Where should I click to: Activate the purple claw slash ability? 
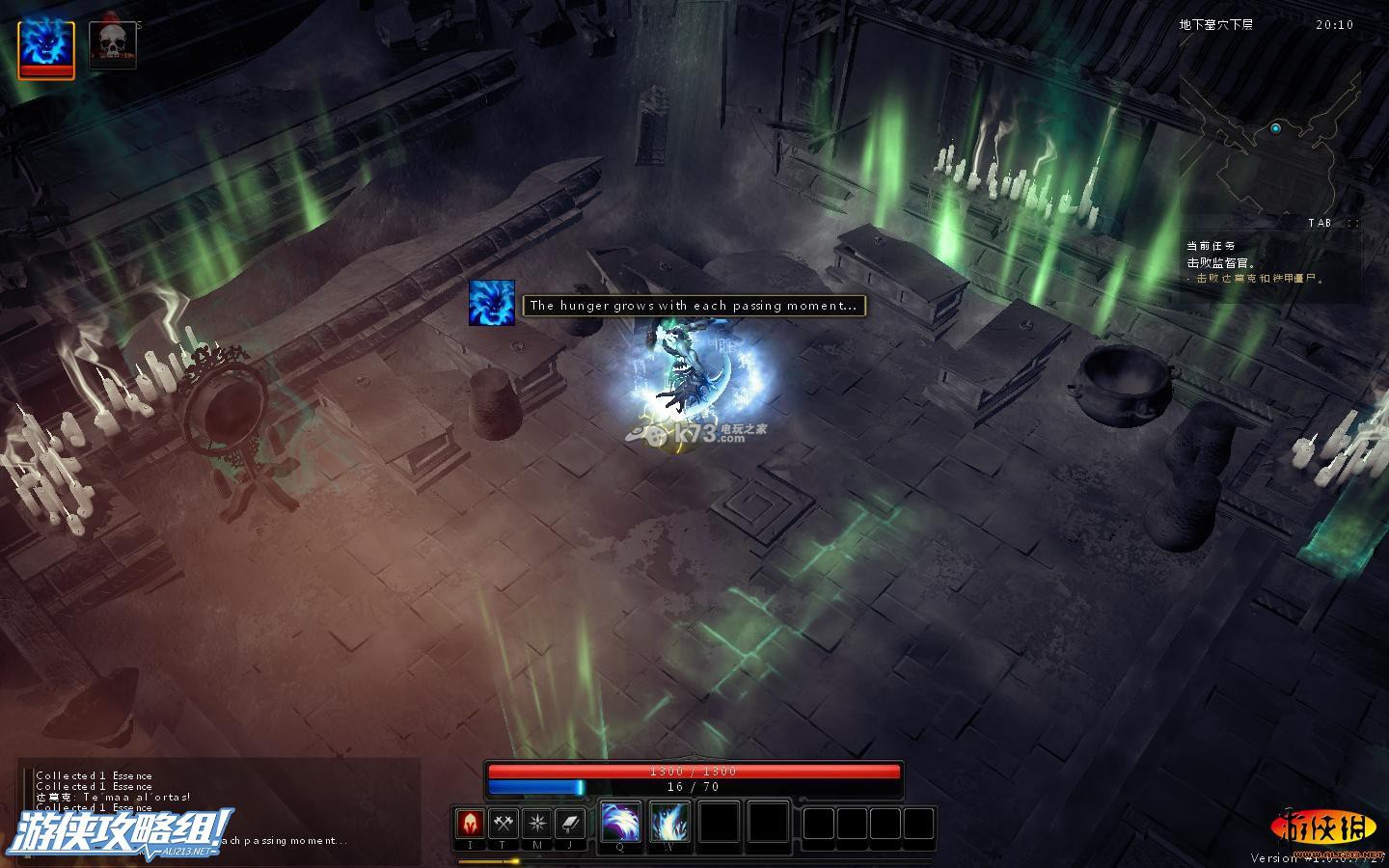point(620,824)
